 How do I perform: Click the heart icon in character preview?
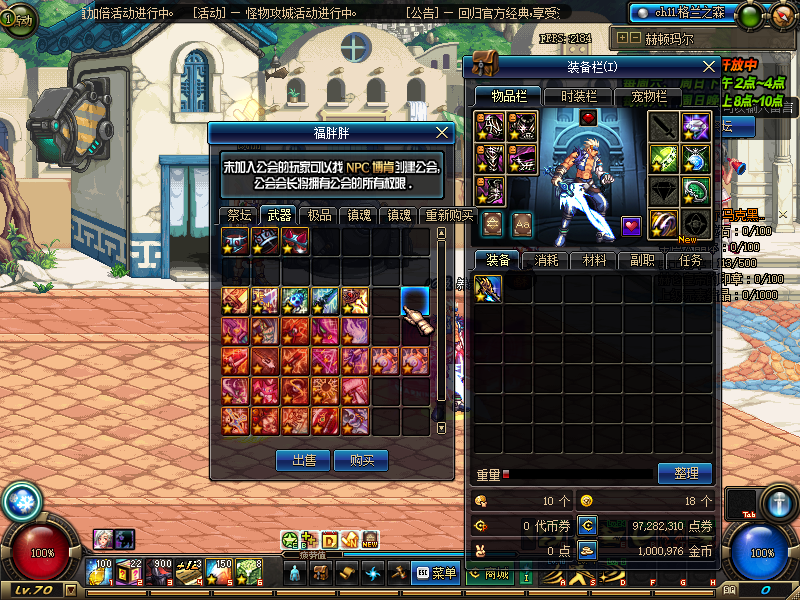click(630, 225)
